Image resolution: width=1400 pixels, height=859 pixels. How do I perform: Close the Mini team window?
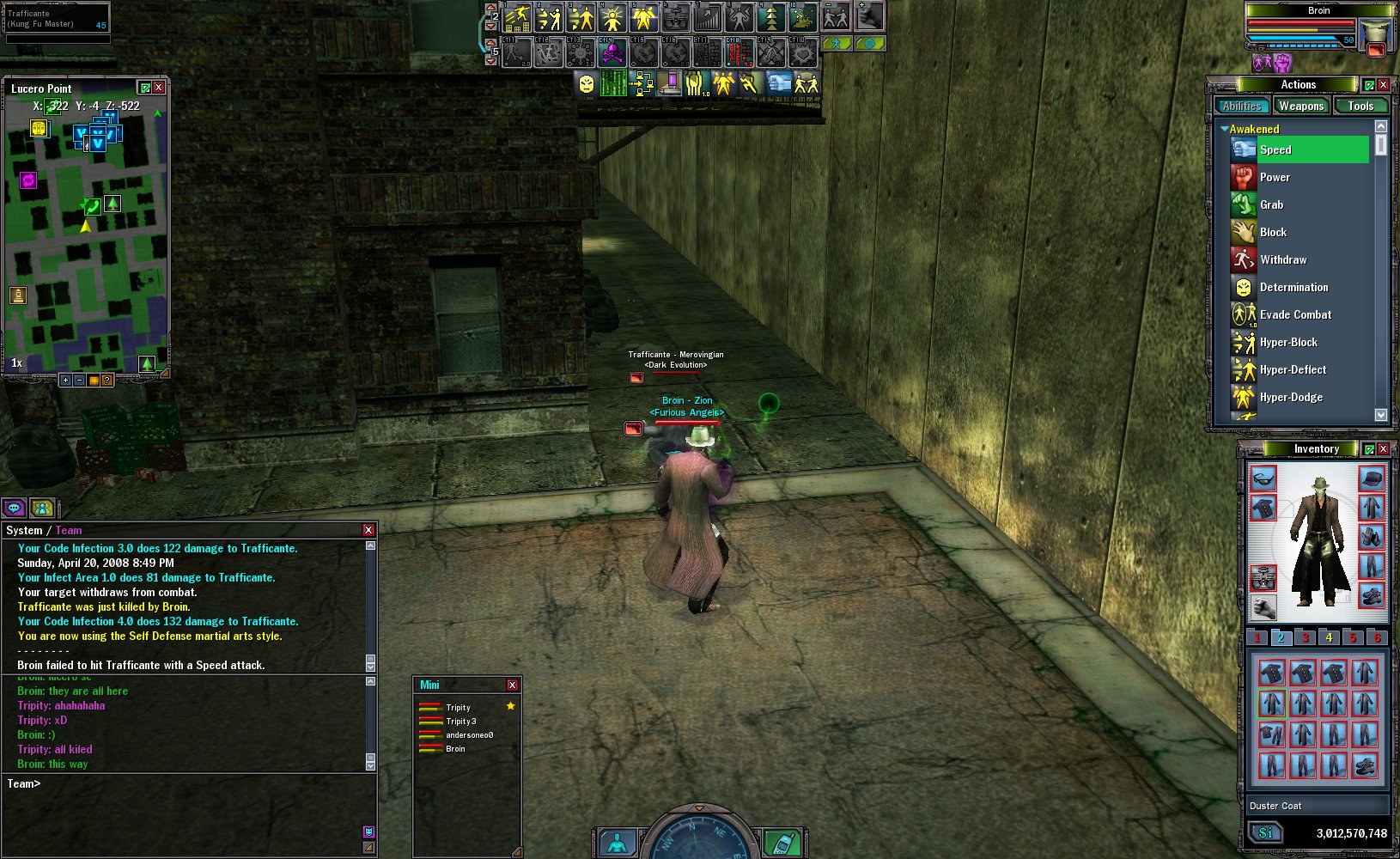click(512, 685)
